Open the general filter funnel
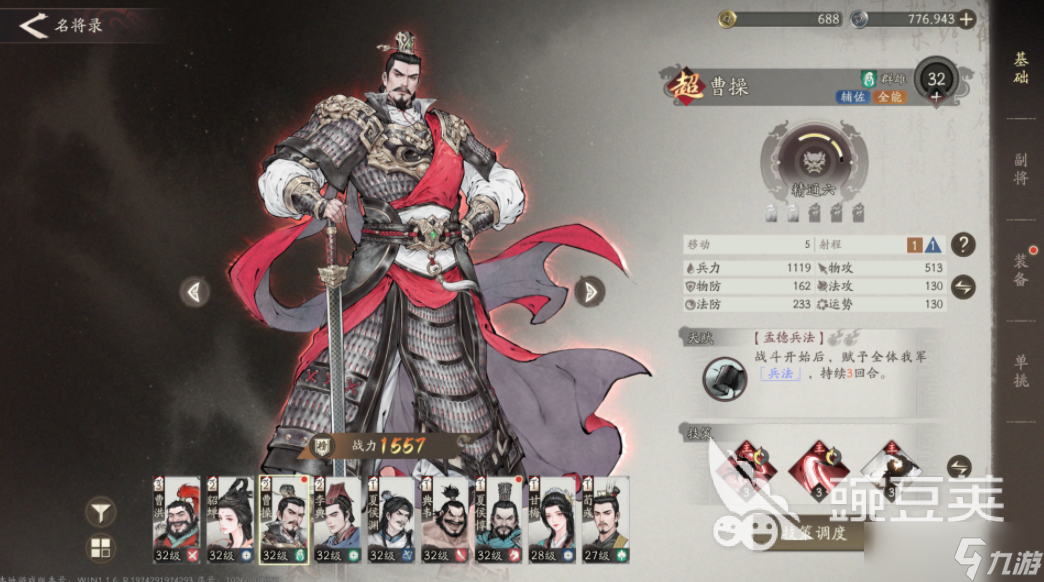Viewport: 1044px width, 582px height. [101, 513]
